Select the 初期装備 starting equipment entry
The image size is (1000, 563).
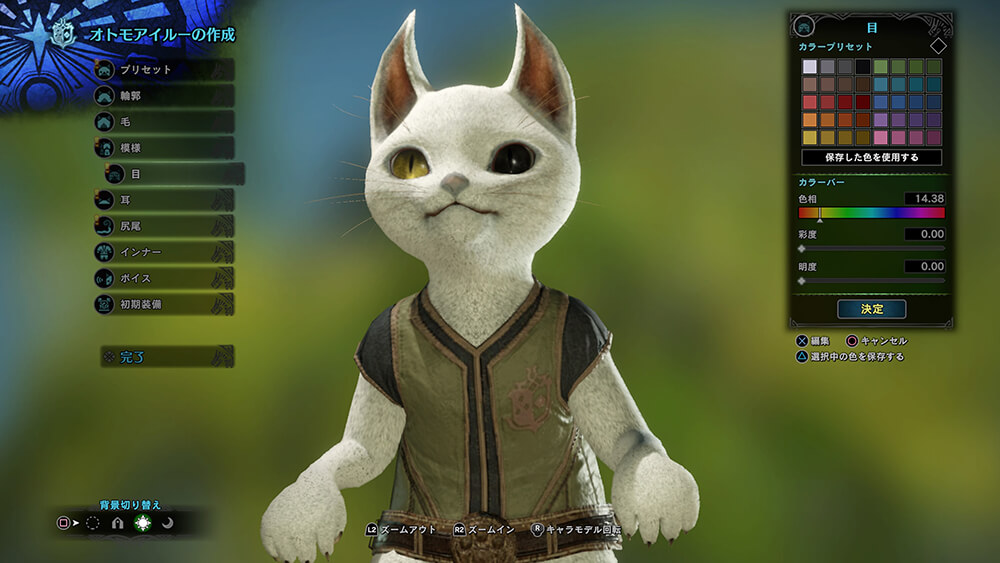163,304
